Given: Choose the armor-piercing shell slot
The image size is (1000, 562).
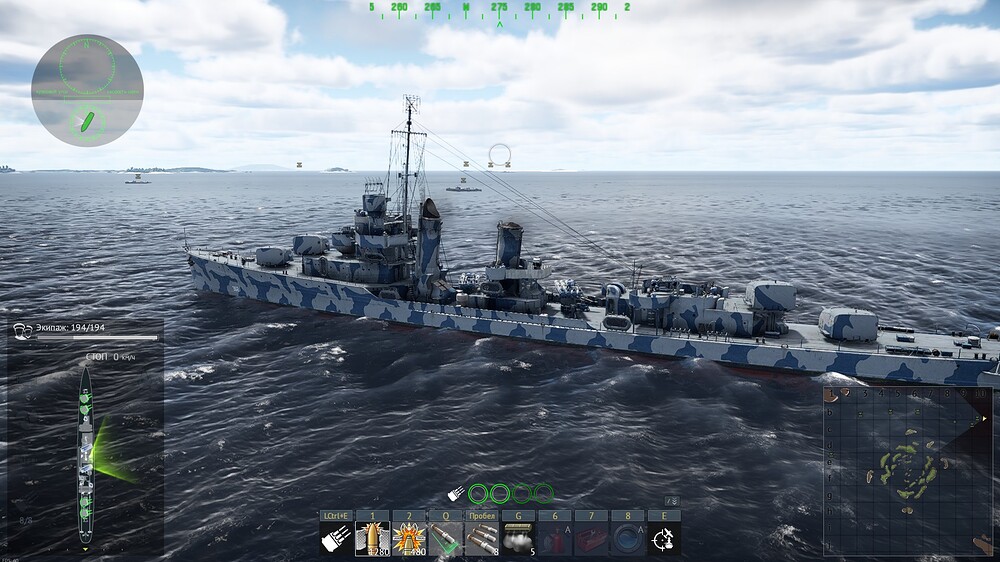Looking at the screenshot, I should [372, 539].
